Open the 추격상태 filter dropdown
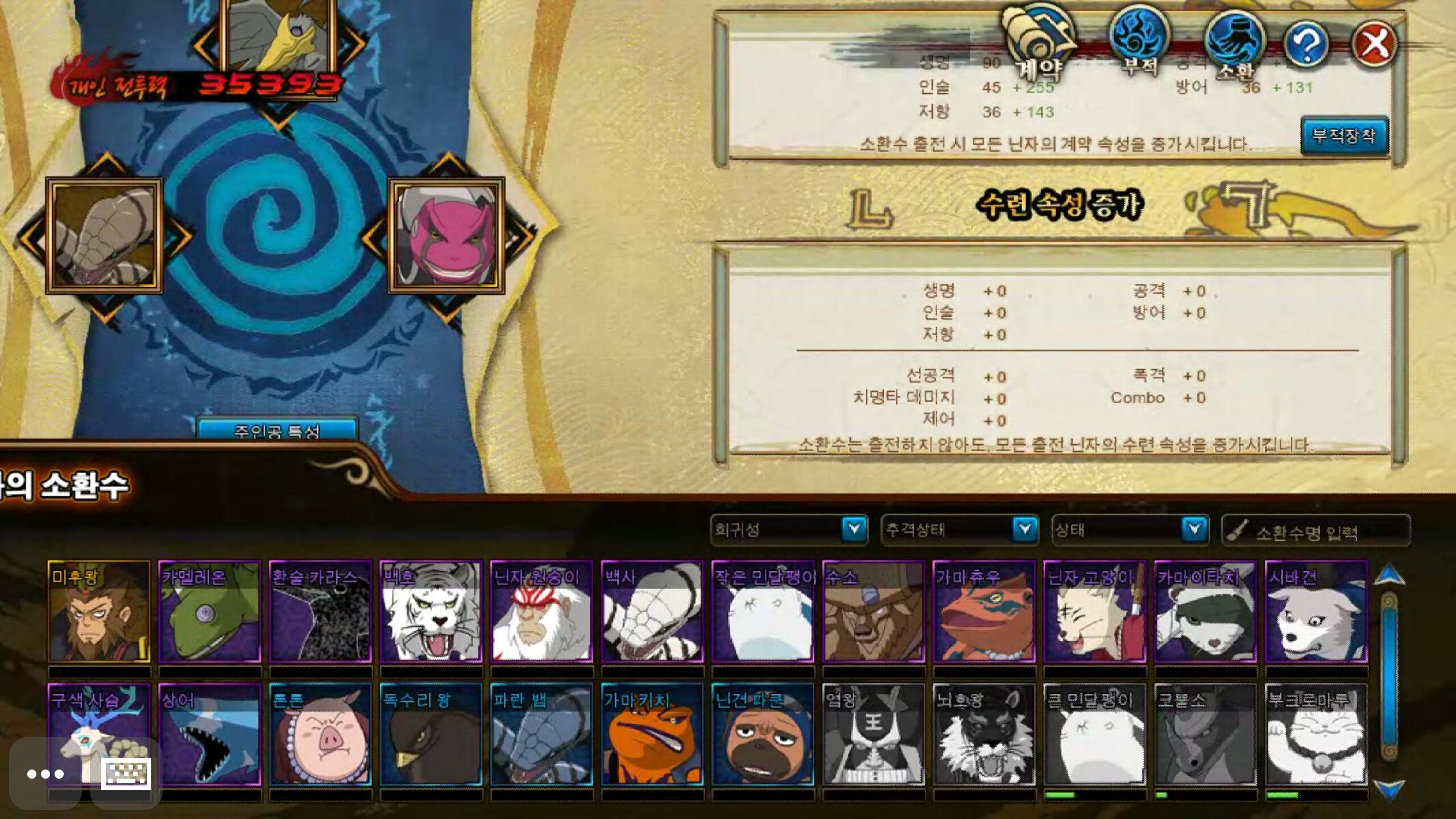This screenshot has height=819, width=1456. click(1024, 530)
